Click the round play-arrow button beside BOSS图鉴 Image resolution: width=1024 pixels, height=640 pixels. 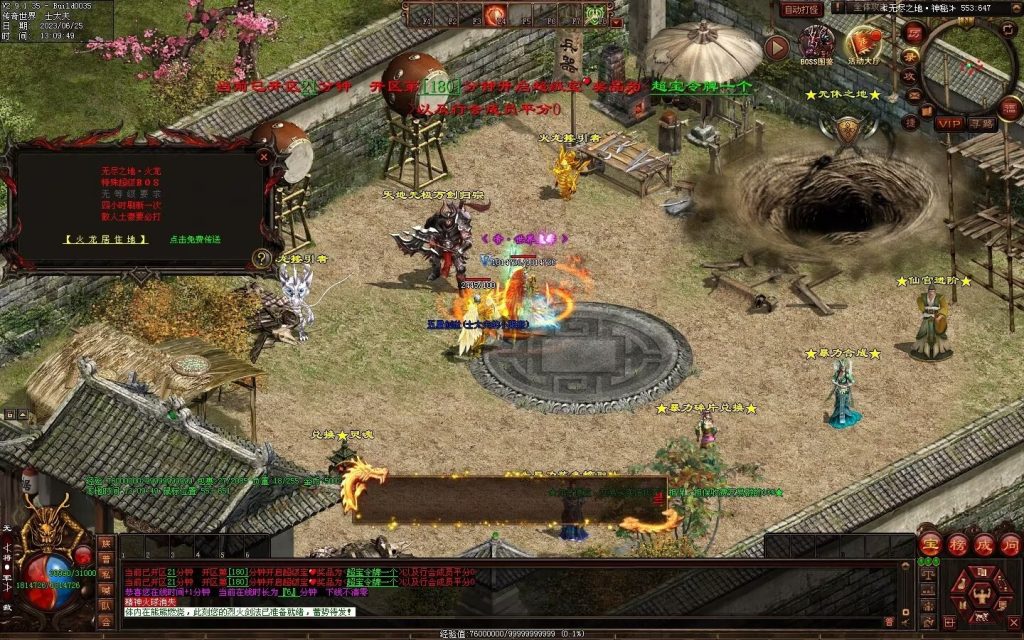776,47
